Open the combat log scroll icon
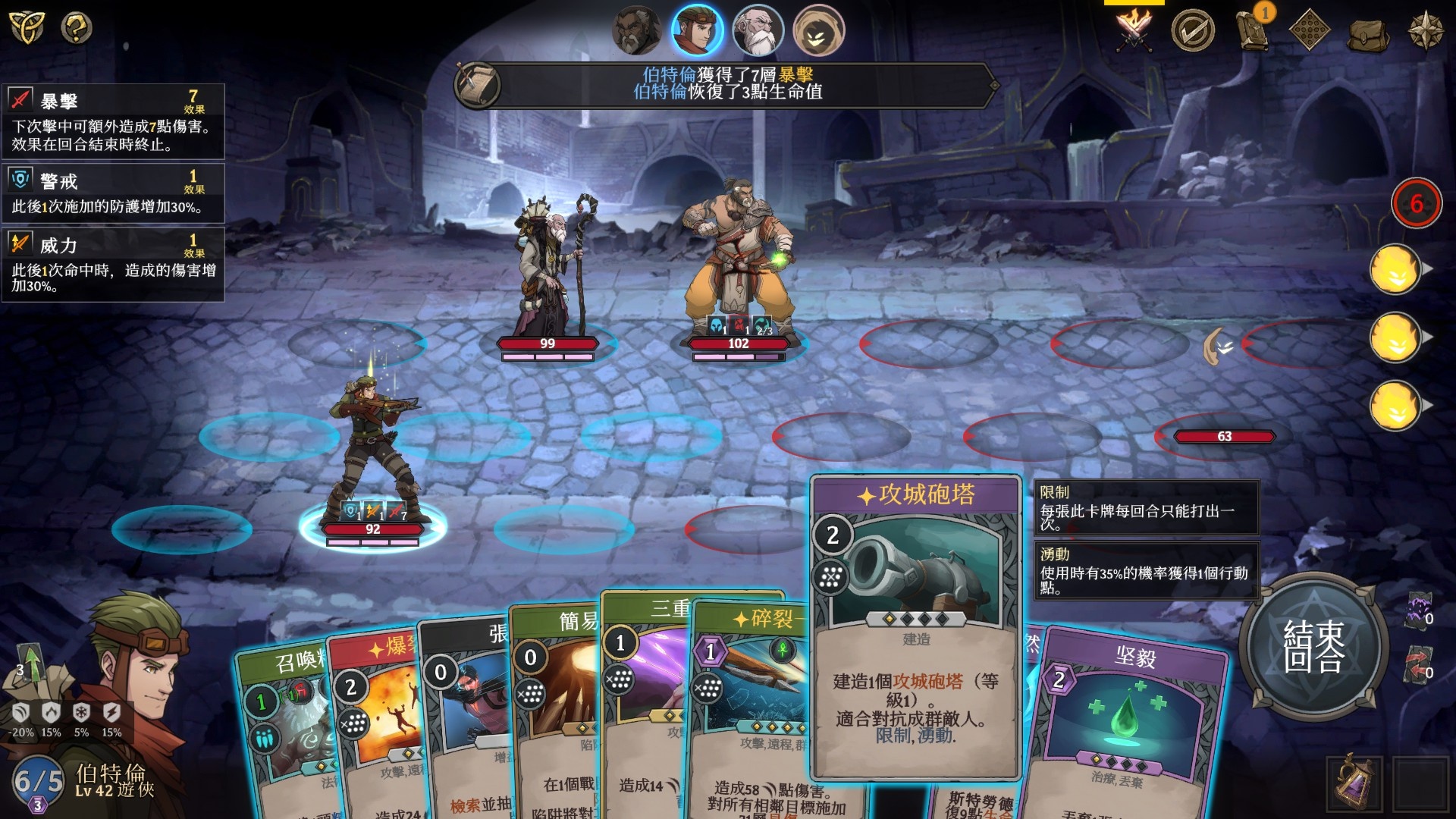Screen dimensions: 1456x819 [478, 85]
